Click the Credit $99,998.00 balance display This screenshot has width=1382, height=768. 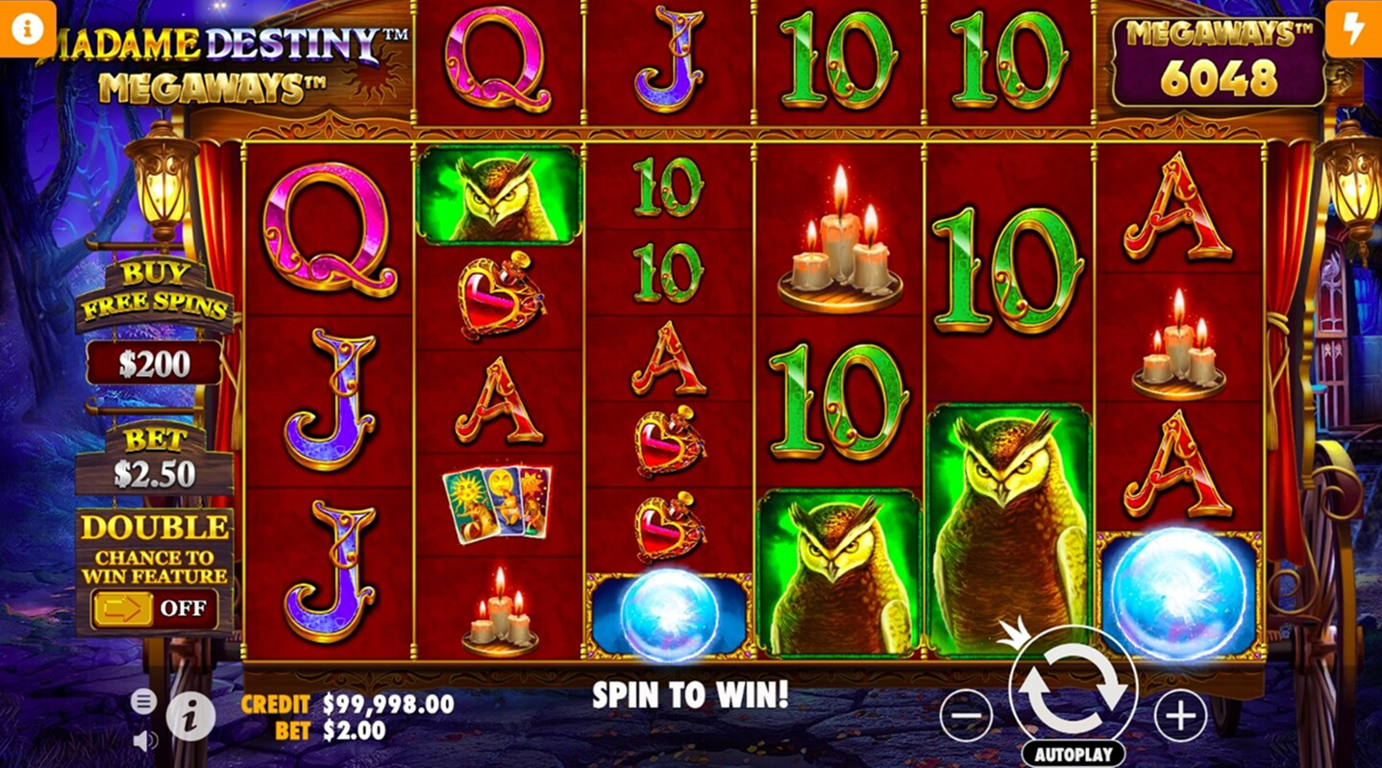click(x=345, y=704)
